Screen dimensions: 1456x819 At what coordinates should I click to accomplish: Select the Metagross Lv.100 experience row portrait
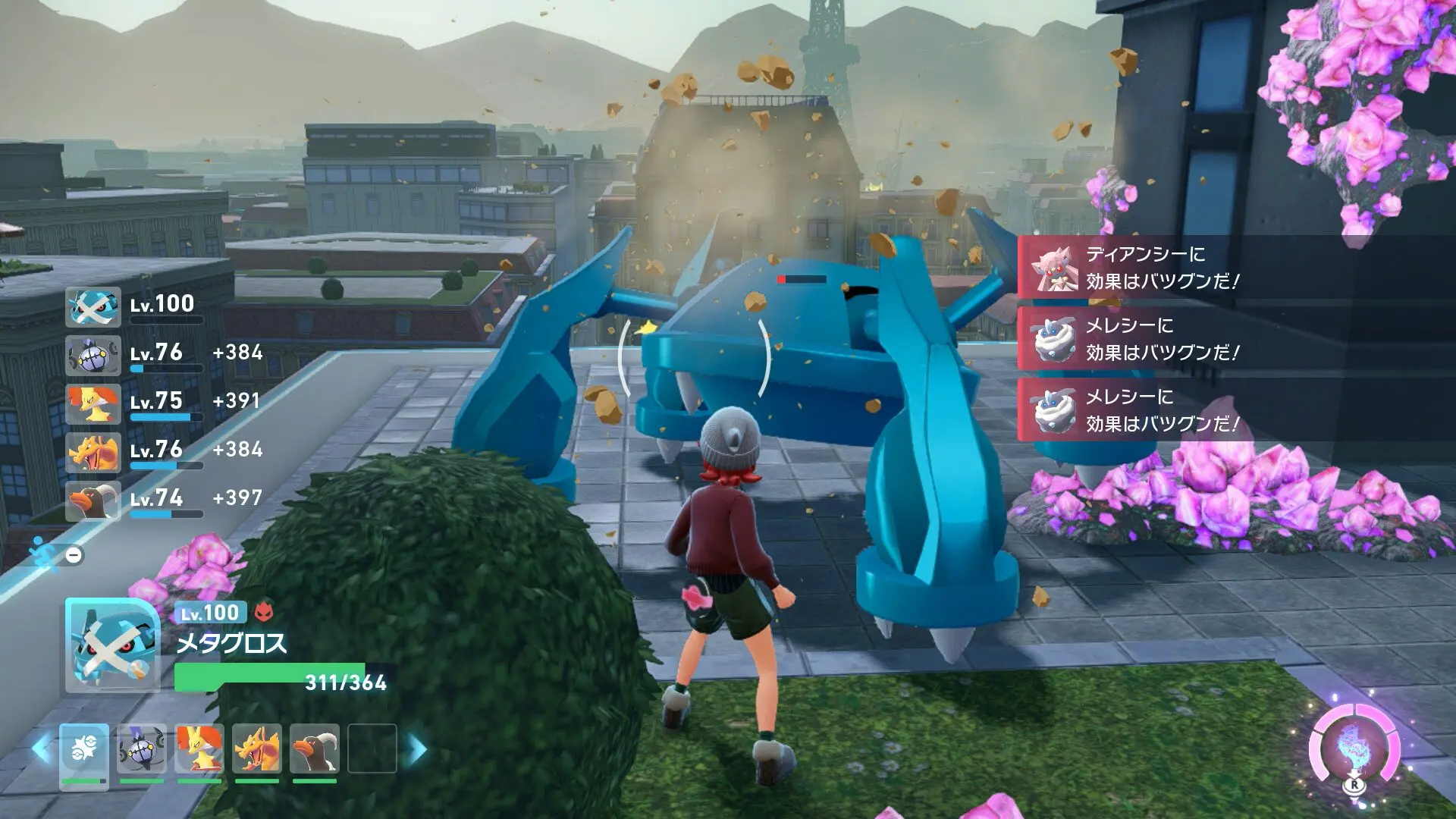click(x=93, y=307)
